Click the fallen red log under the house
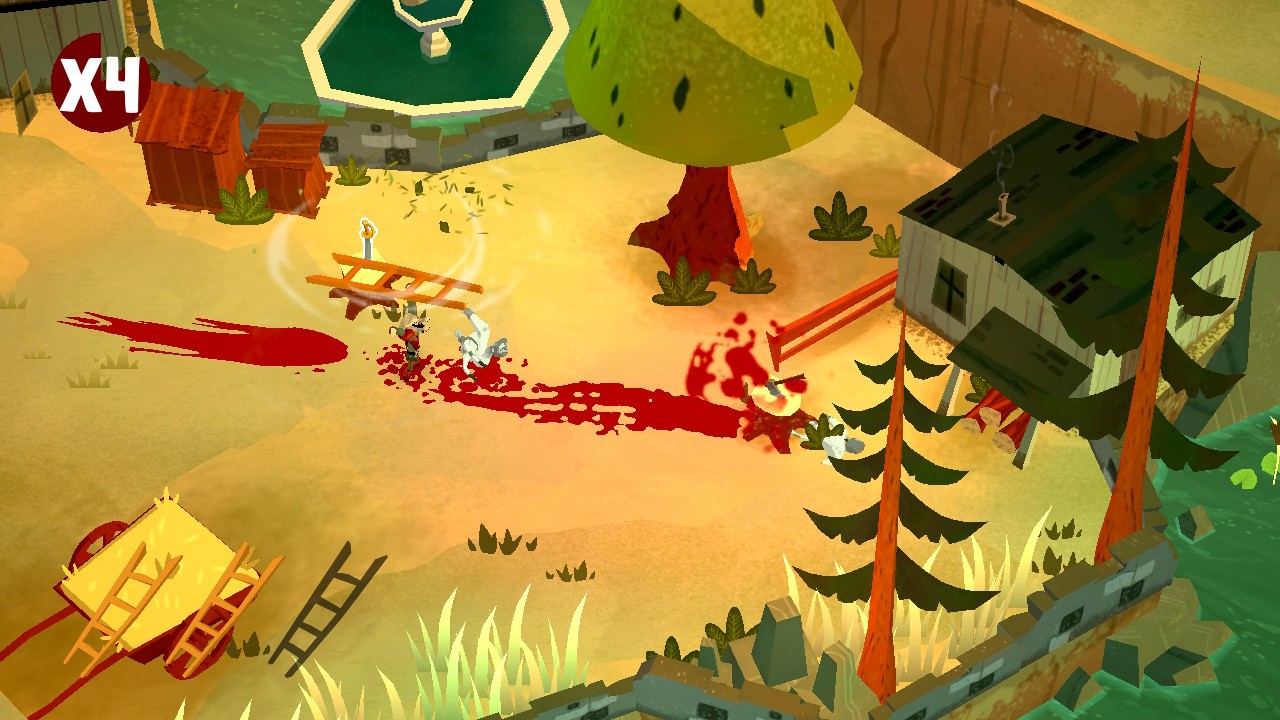Screen dimensions: 1280x720 [1000, 415]
